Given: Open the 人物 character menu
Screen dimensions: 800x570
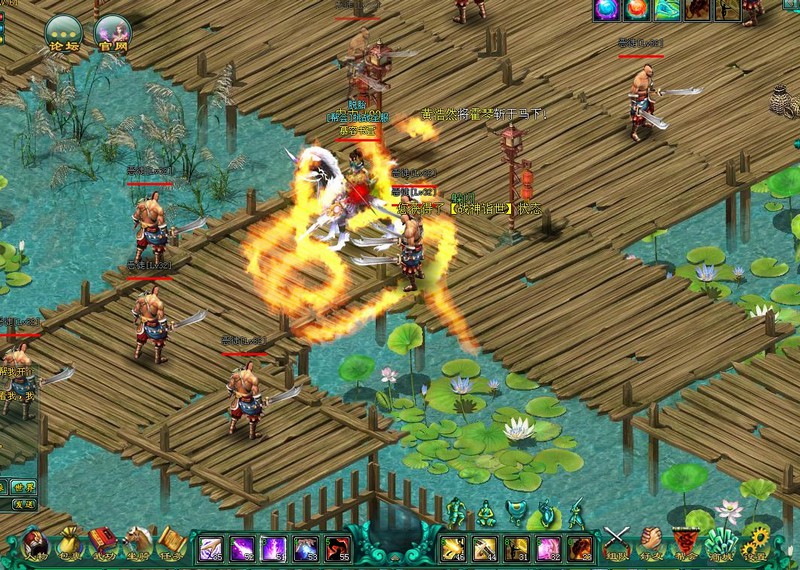Looking at the screenshot, I should 35,545.
